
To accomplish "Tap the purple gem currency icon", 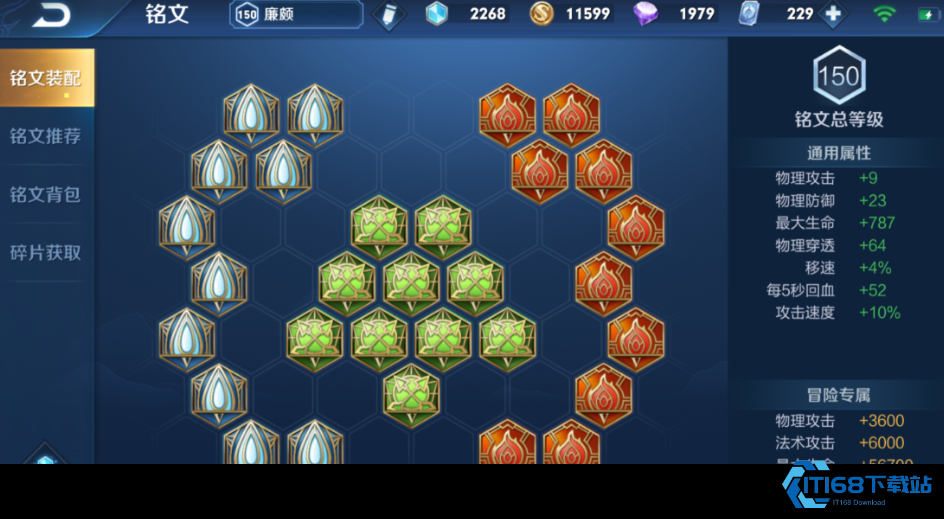I will point(647,14).
